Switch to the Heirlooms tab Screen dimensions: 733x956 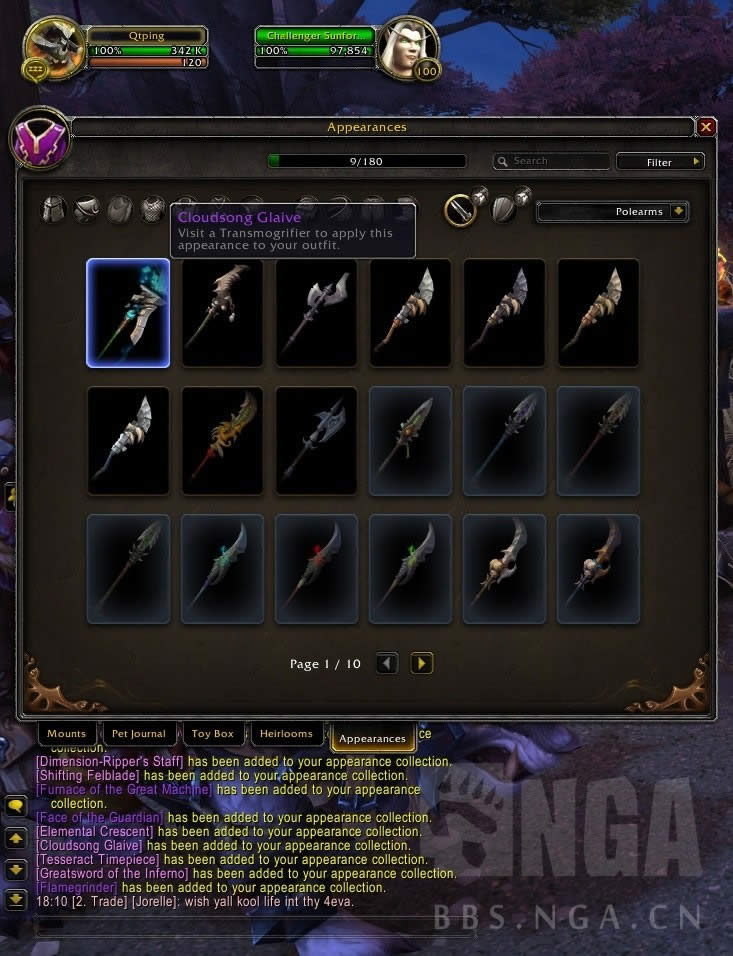point(286,734)
